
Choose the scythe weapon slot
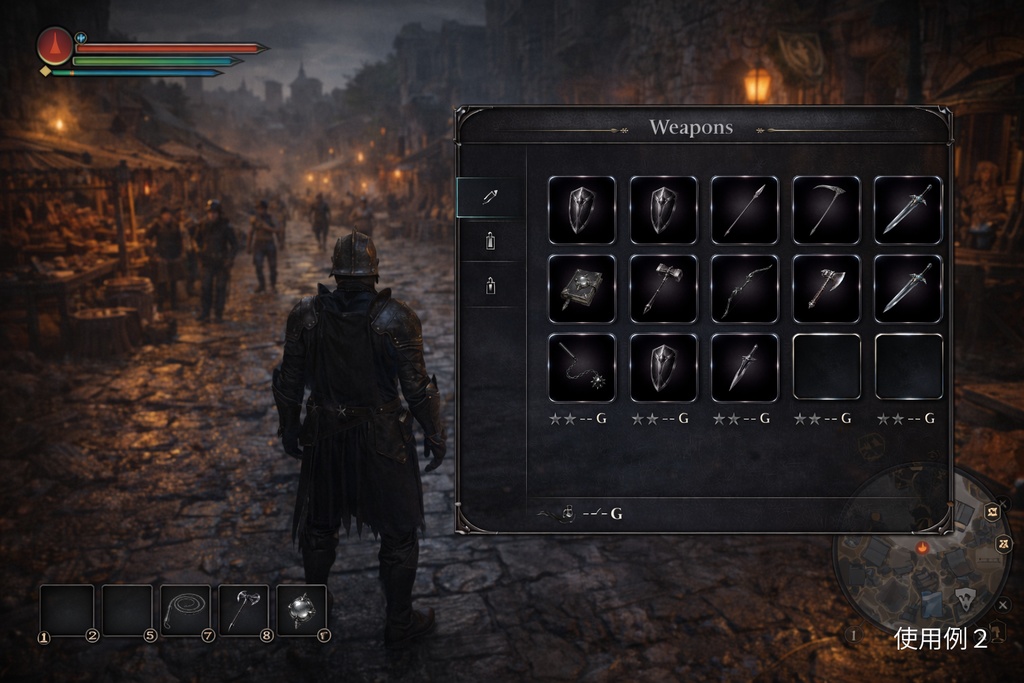(x=826, y=210)
